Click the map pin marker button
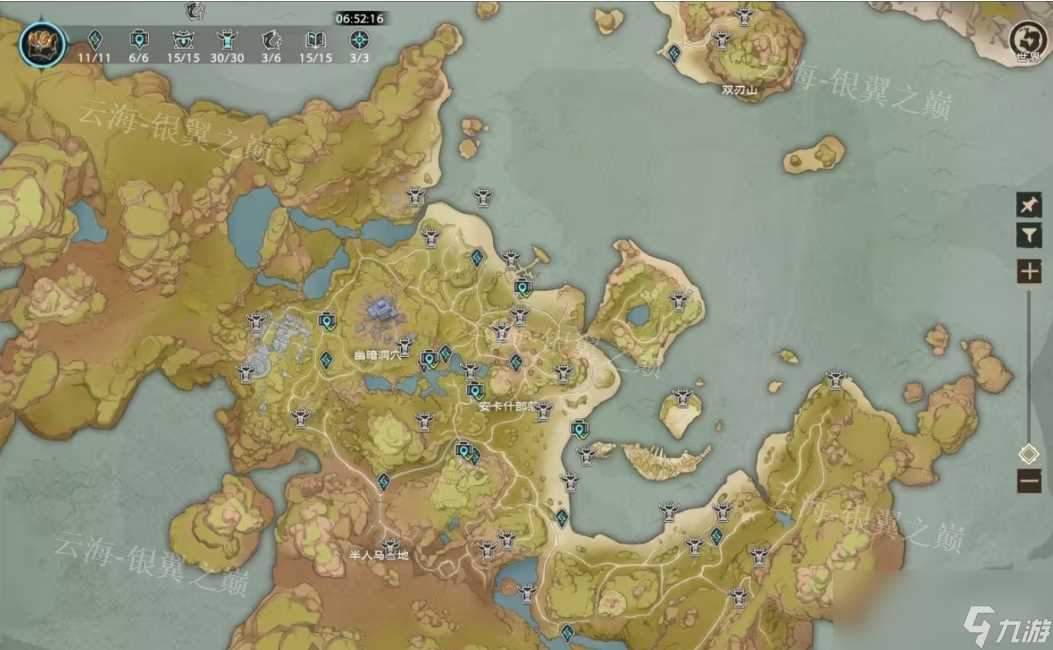The width and height of the screenshot is (1053, 650). (x=1028, y=205)
